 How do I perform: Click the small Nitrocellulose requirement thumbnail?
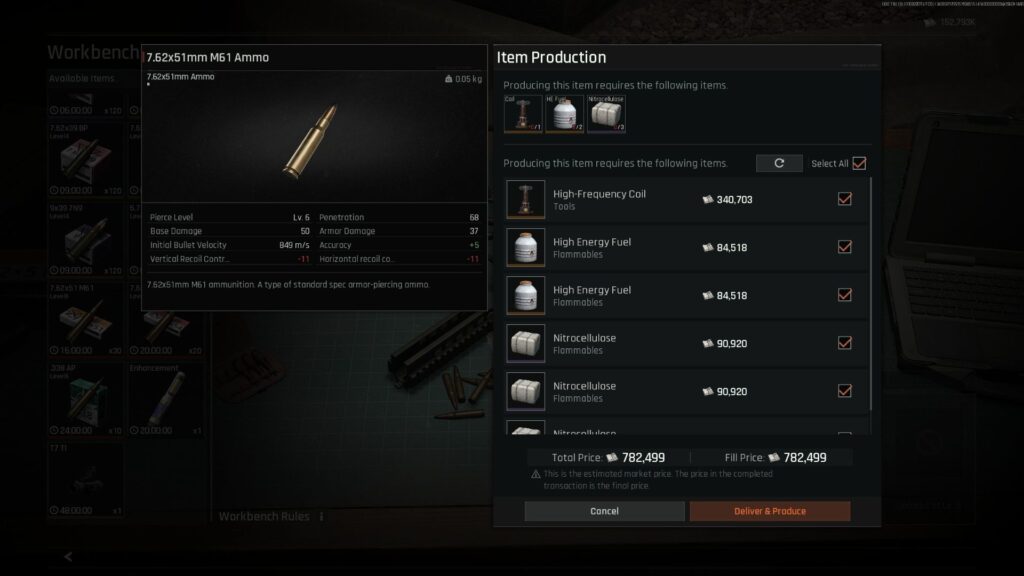(606, 114)
